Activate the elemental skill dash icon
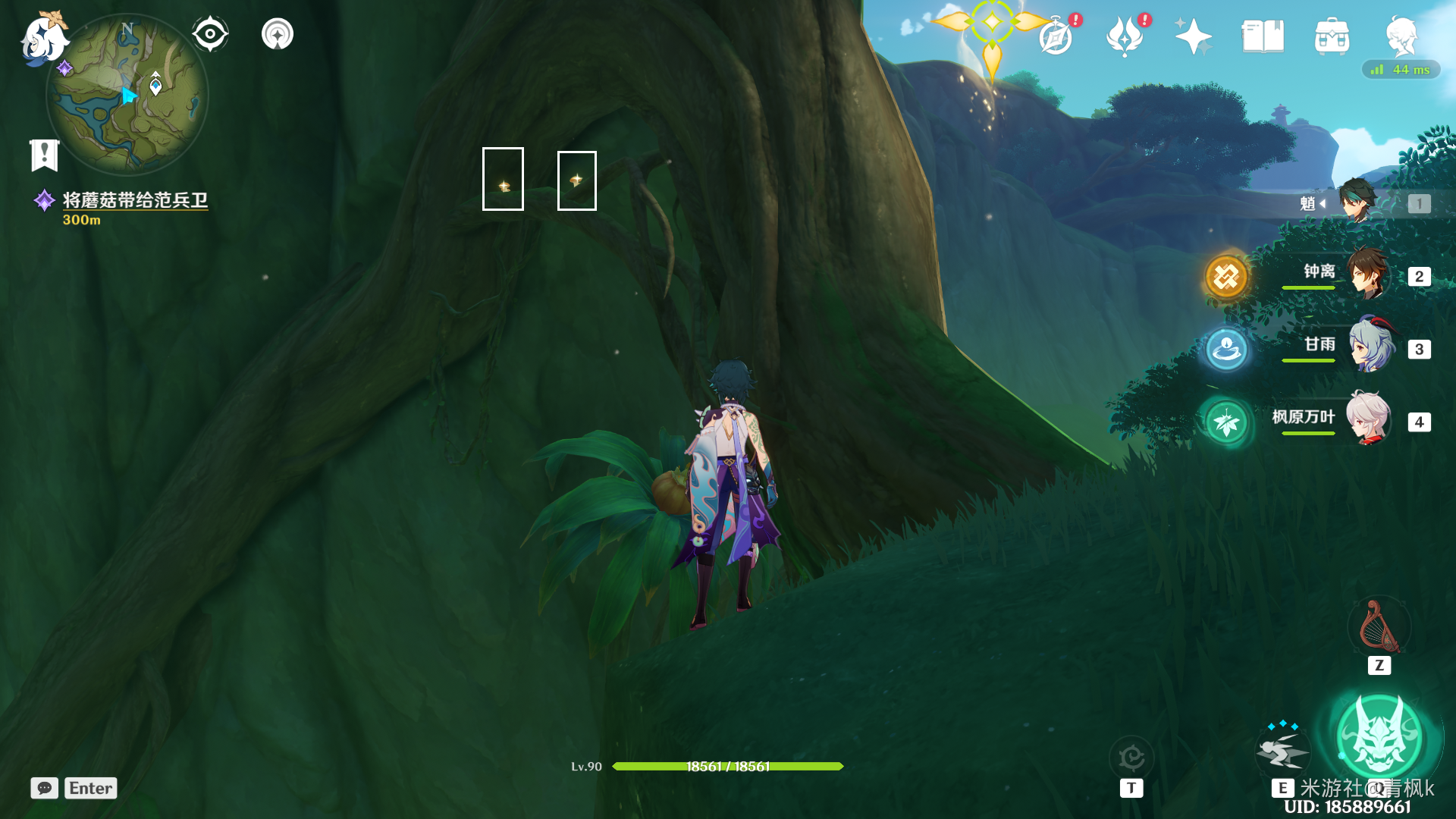Image resolution: width=1456 pixels, height=819 pixels. pos(1282,749)
